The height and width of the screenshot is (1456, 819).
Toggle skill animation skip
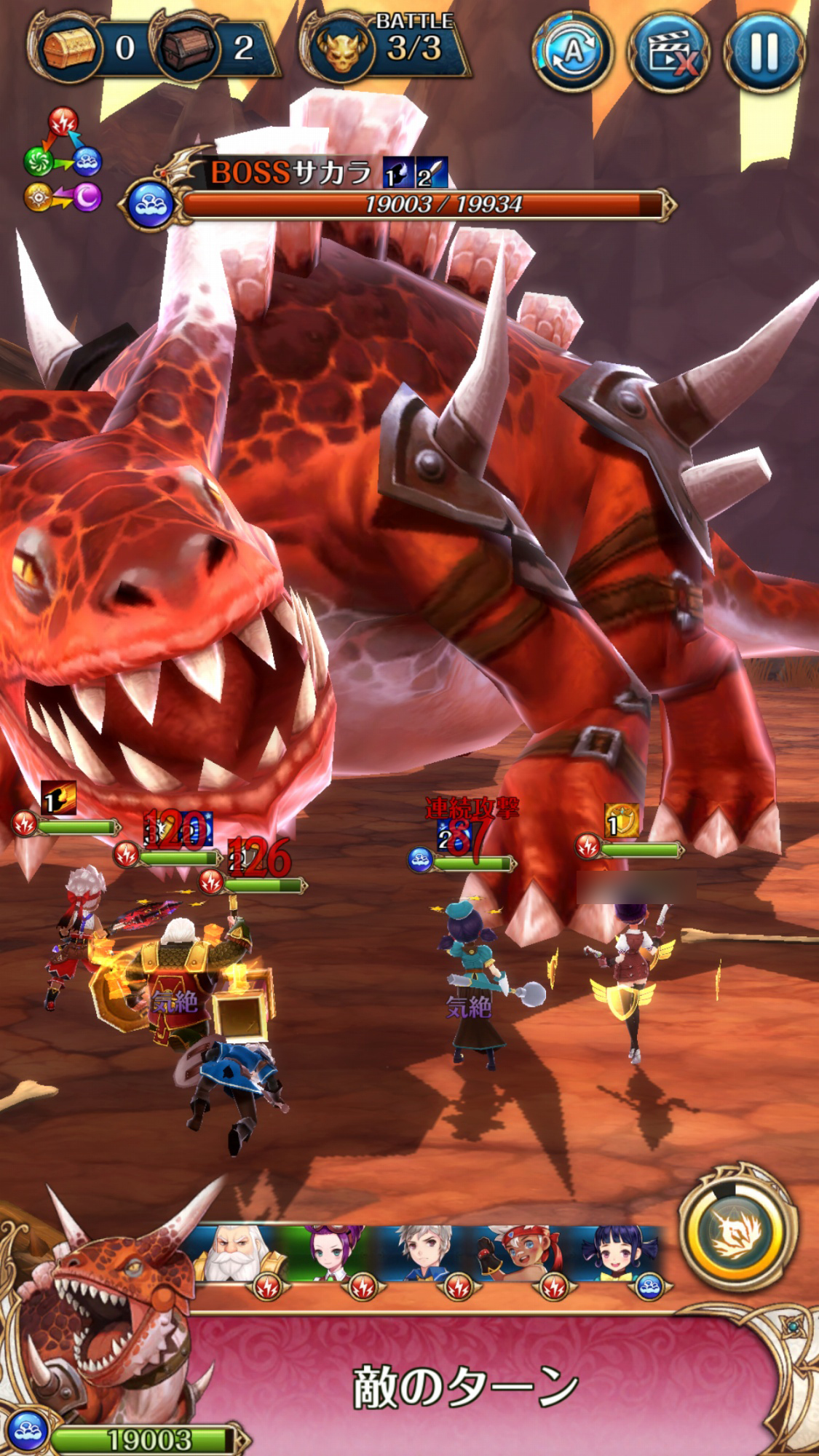[669, 52]
